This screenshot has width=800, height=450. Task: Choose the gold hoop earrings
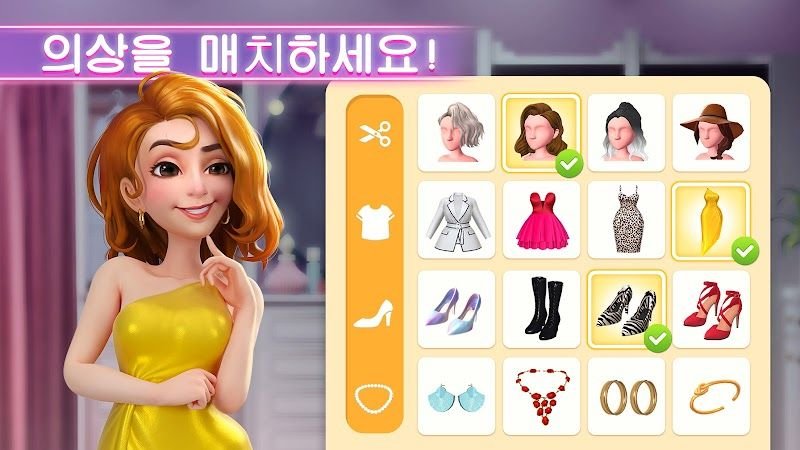pyautogui.click(x=626, y=396)
